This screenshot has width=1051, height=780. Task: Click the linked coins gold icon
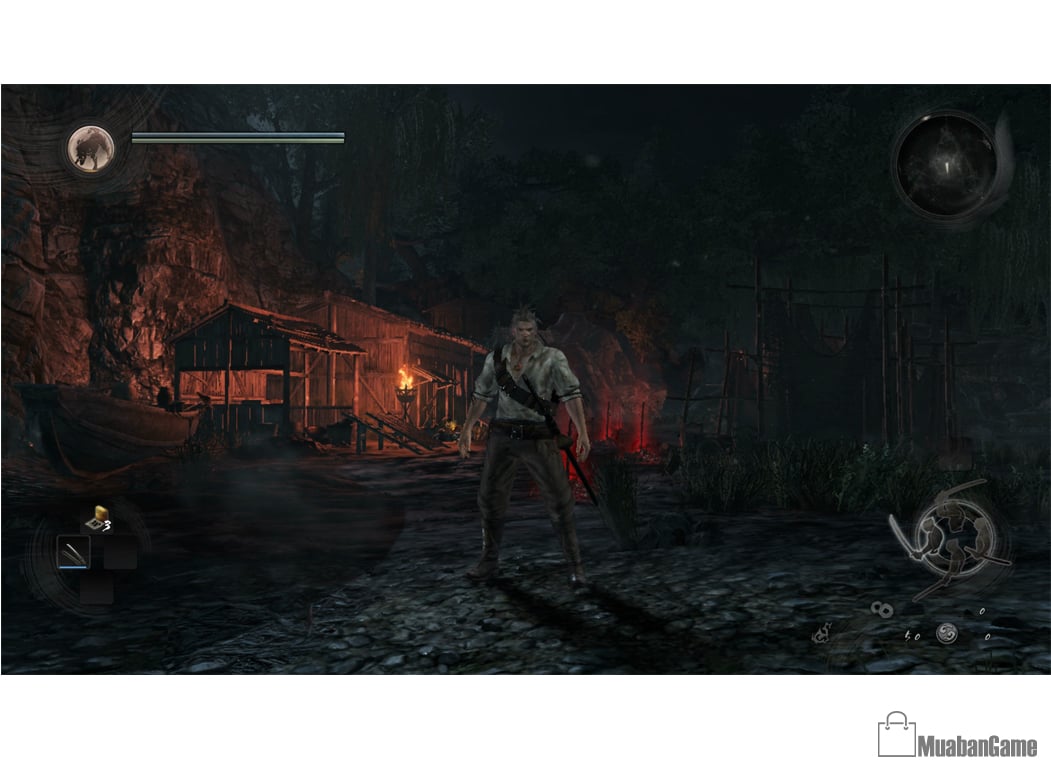[x=882, y=609]
